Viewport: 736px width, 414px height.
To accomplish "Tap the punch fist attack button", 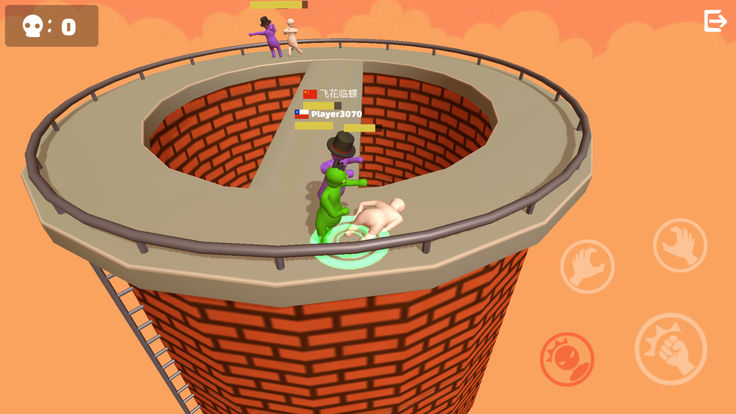I will click(670, 349).
